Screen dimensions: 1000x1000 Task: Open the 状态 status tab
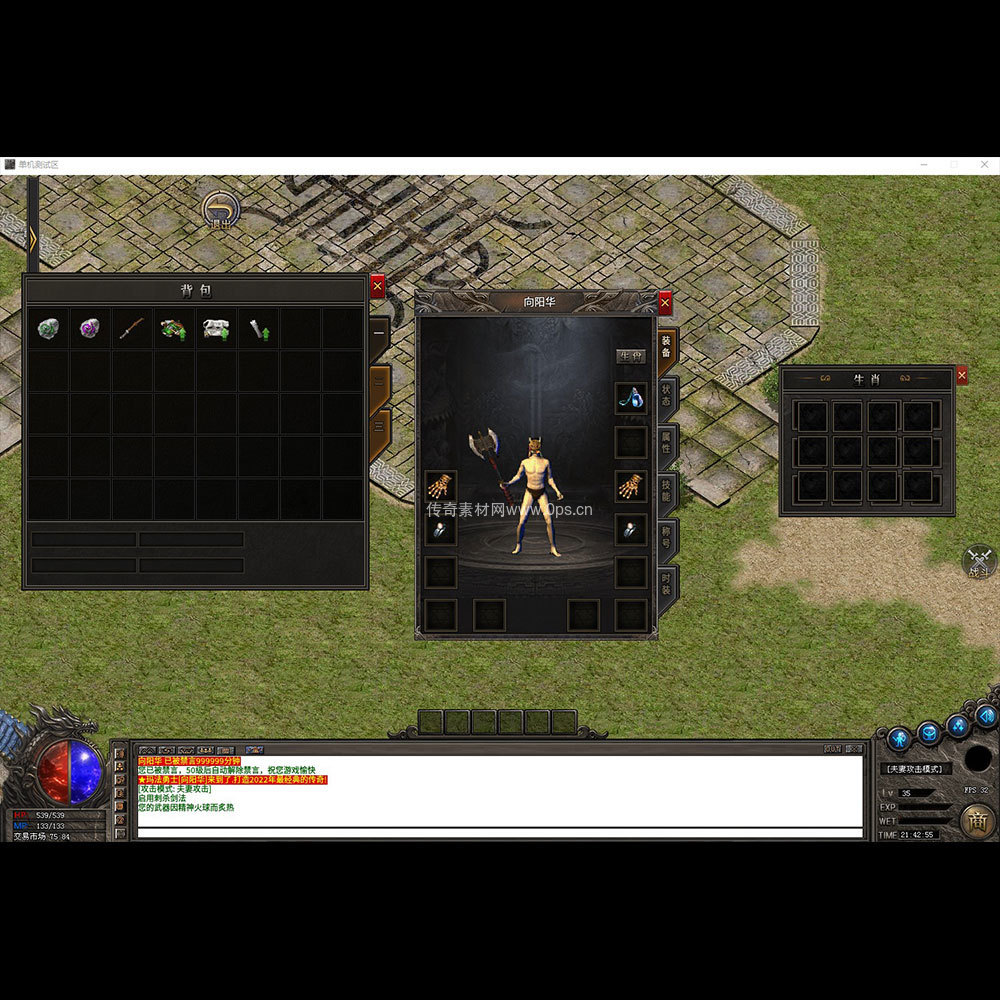point(667,395)
